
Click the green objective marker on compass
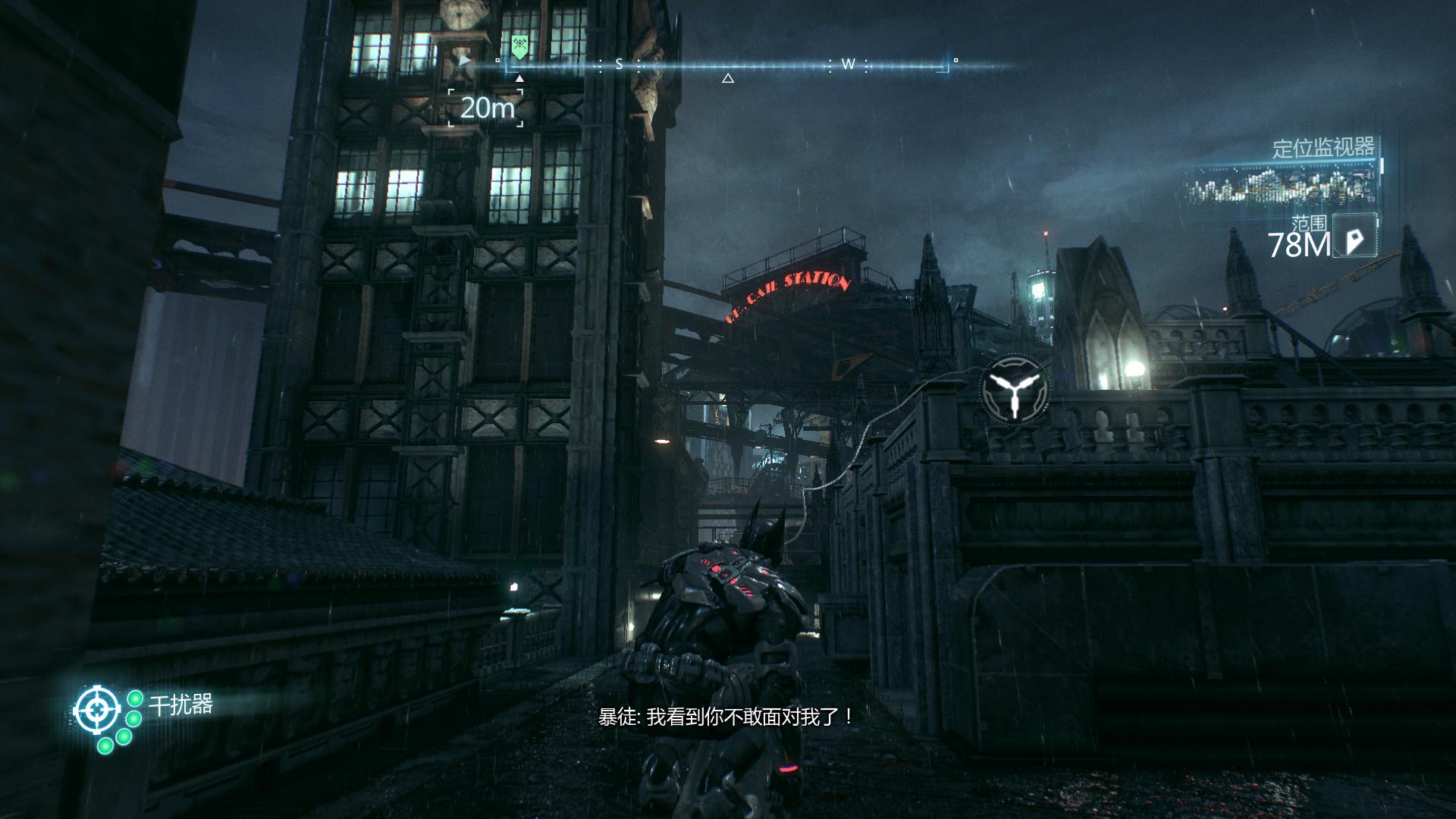[519, 48]
